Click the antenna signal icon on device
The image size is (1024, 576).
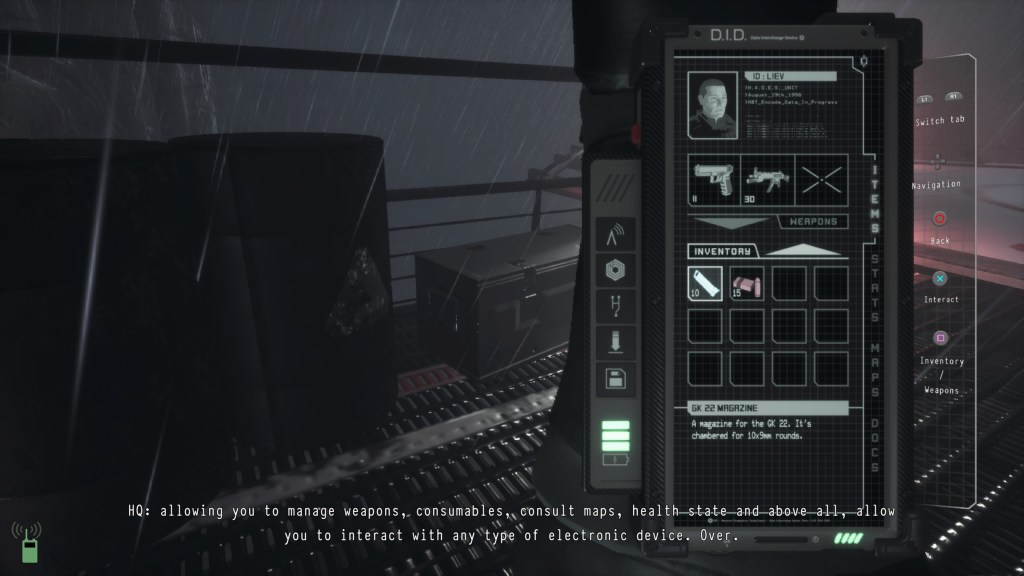614,236
